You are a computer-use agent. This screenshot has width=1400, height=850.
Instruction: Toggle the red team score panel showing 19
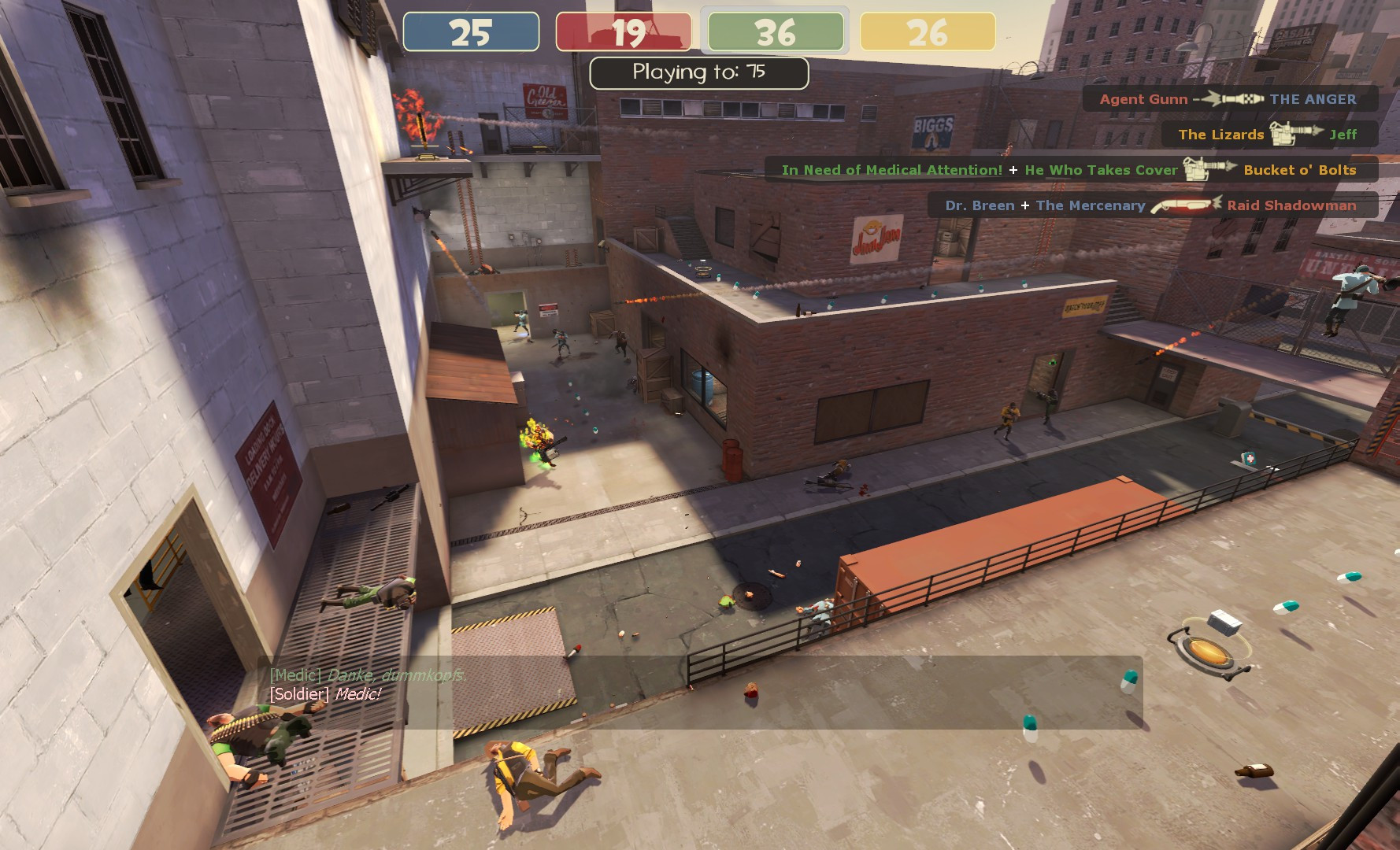(624, 33)
